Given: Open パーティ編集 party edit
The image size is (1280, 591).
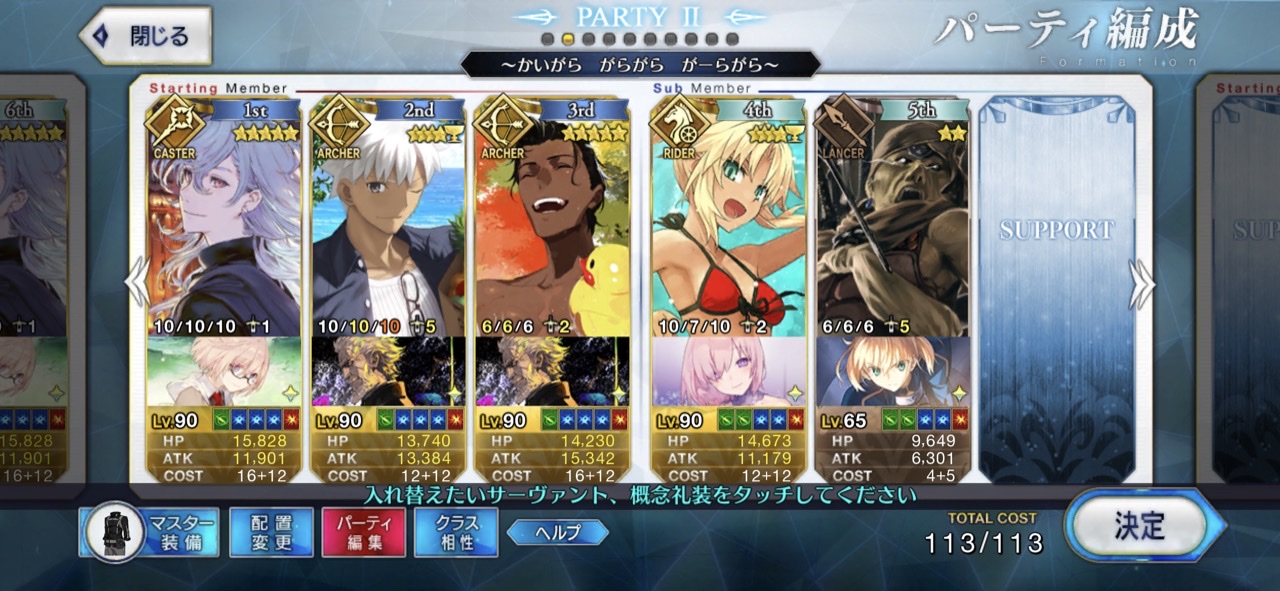Looking at the screenshot, I should point(363,532).
